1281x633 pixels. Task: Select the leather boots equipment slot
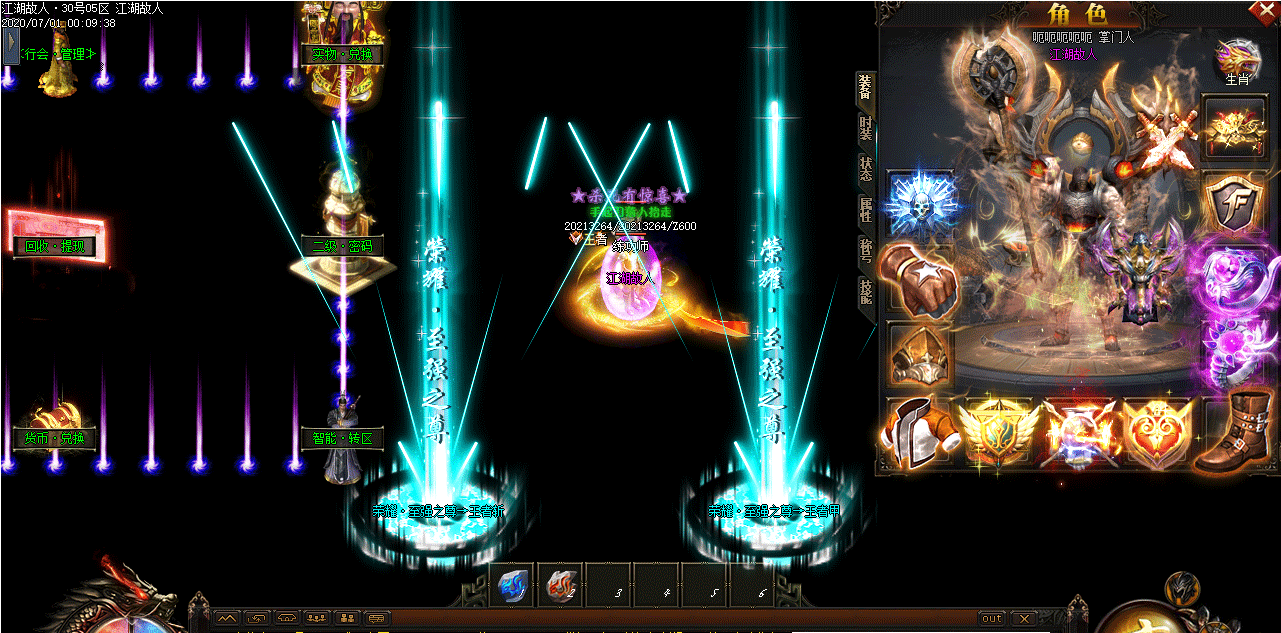coord(1235,432)
